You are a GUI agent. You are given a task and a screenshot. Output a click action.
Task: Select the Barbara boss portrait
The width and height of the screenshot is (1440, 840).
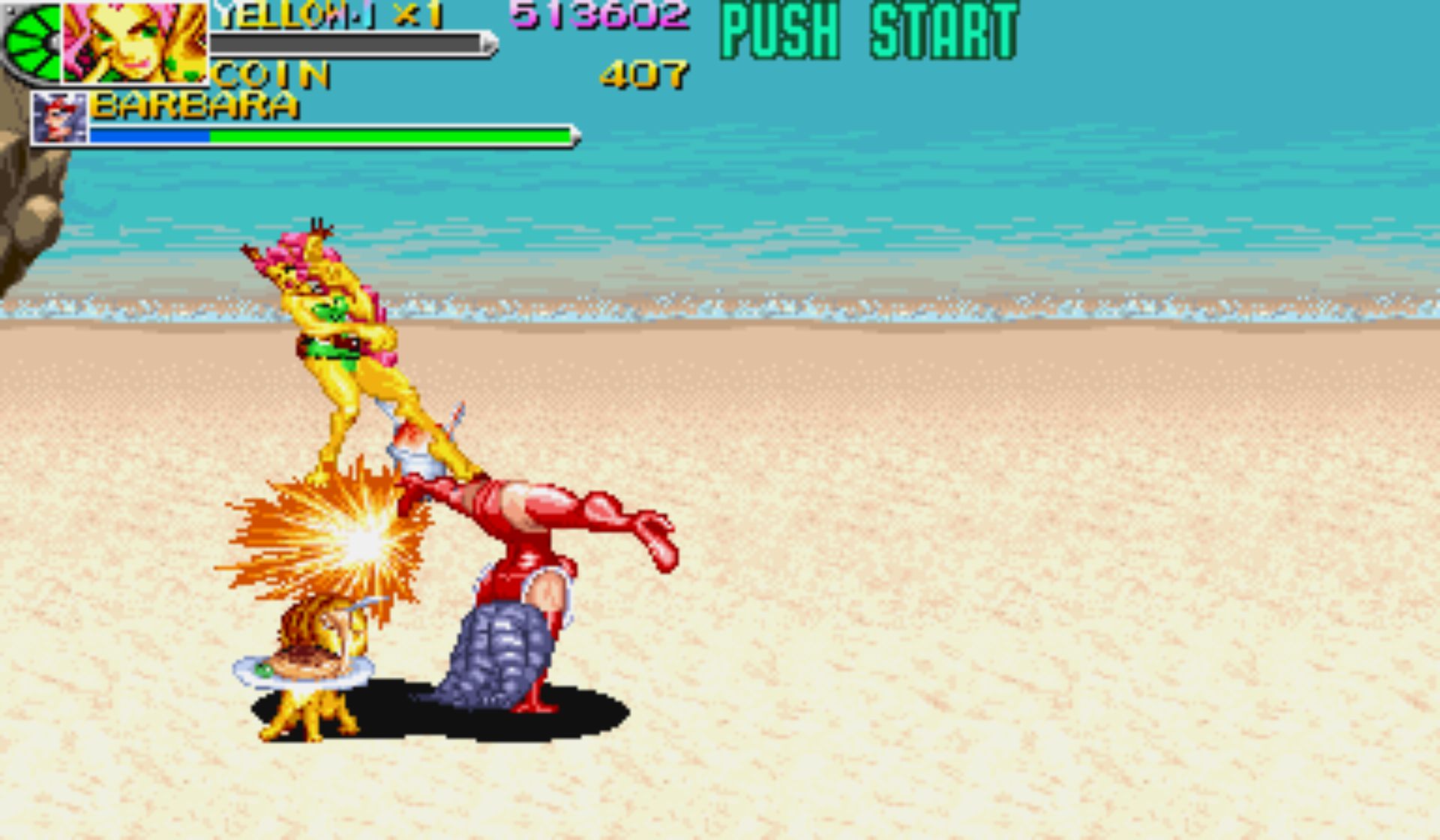tap(59, 118)
